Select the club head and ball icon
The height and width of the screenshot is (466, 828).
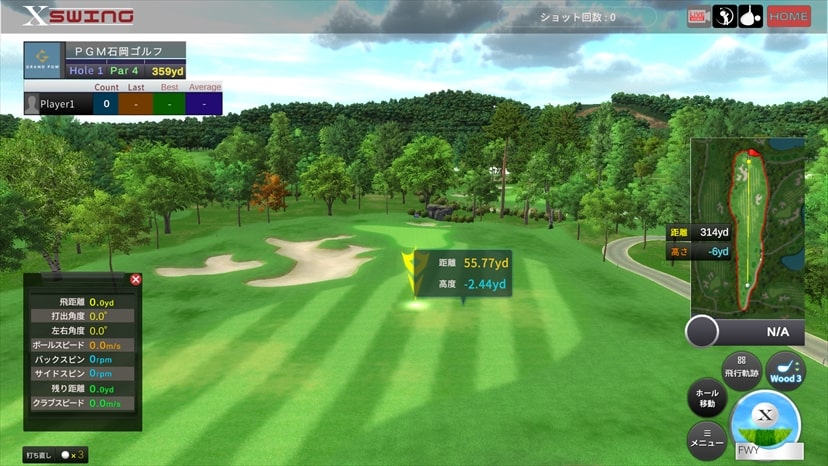(750, 17)
